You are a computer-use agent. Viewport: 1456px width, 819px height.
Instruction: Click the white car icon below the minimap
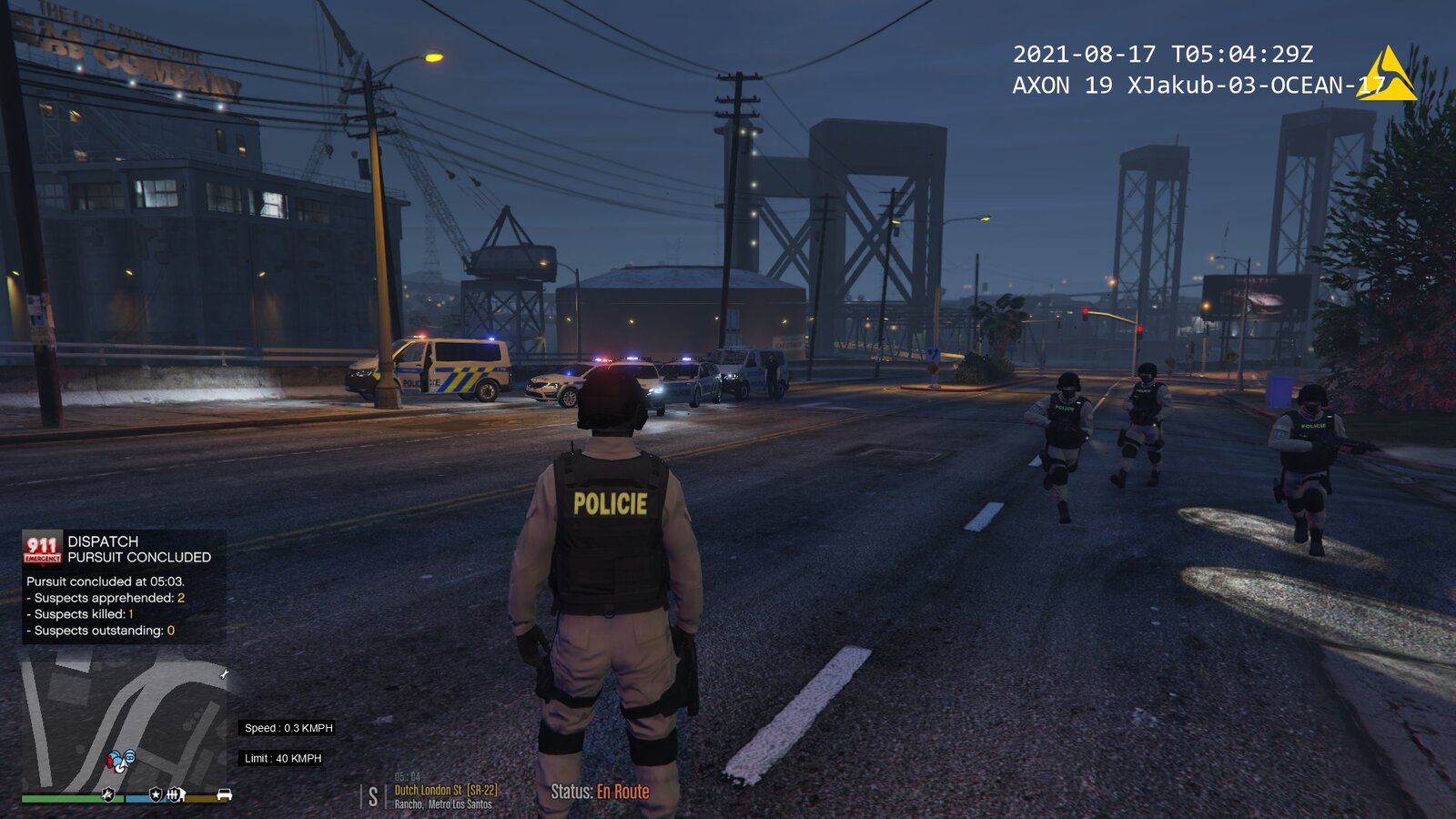coord(224,794)
